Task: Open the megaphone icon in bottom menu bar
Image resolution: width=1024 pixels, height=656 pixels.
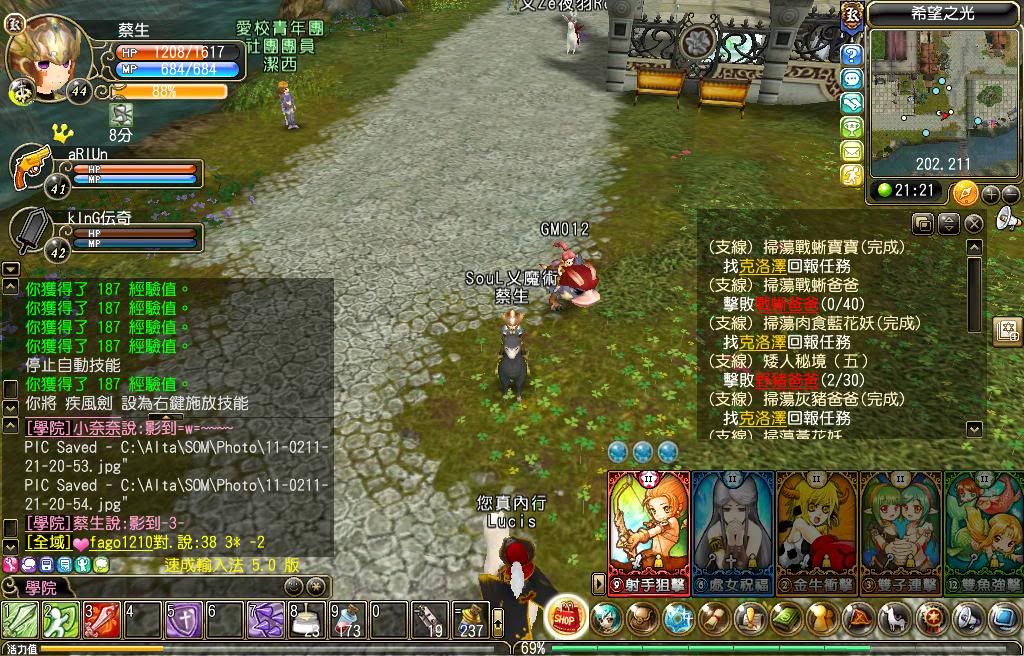Action: pyautogui.click(x=969, y=619)
